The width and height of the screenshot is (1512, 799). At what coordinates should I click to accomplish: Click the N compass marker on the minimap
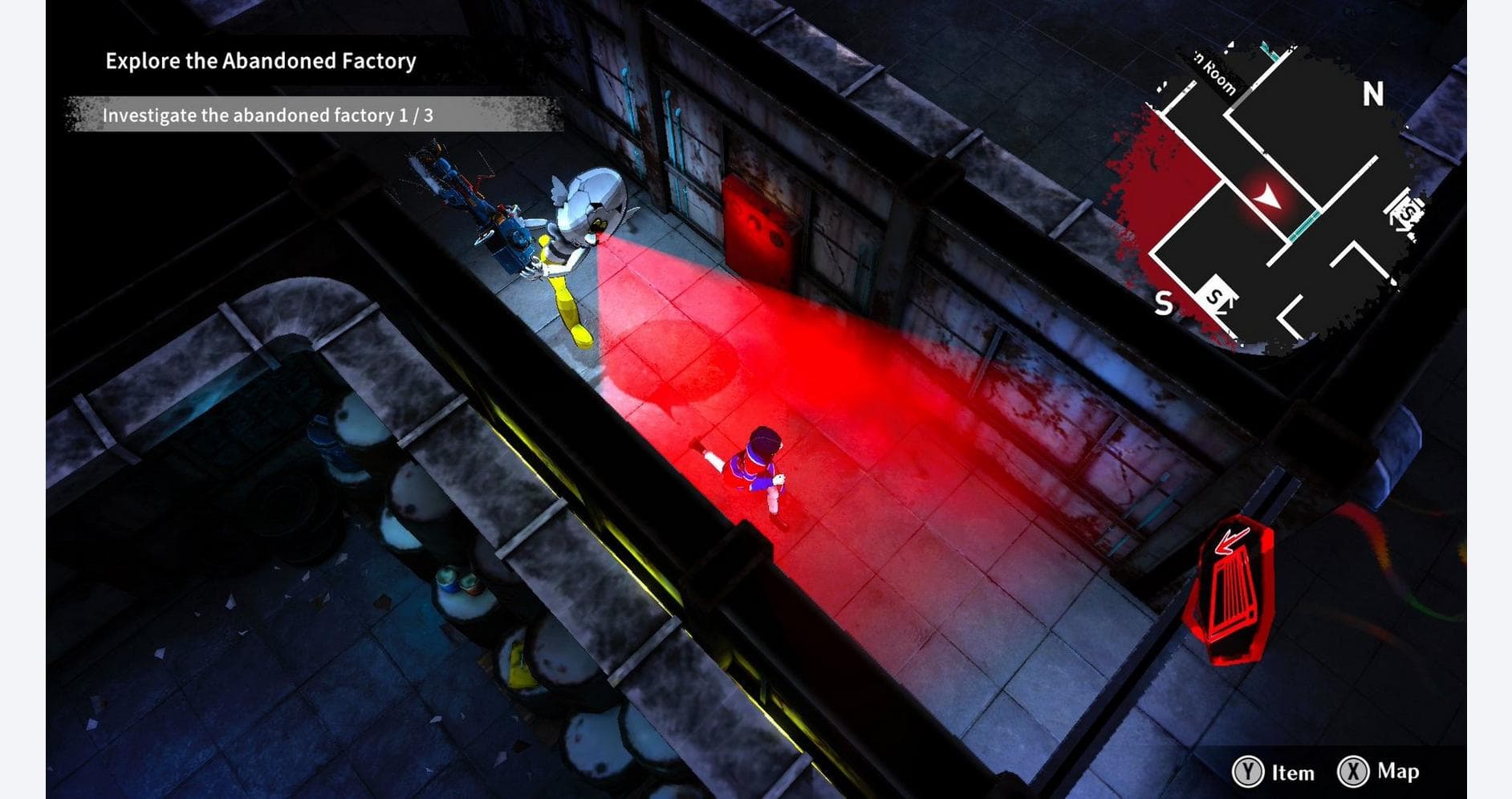point(1372,93)
